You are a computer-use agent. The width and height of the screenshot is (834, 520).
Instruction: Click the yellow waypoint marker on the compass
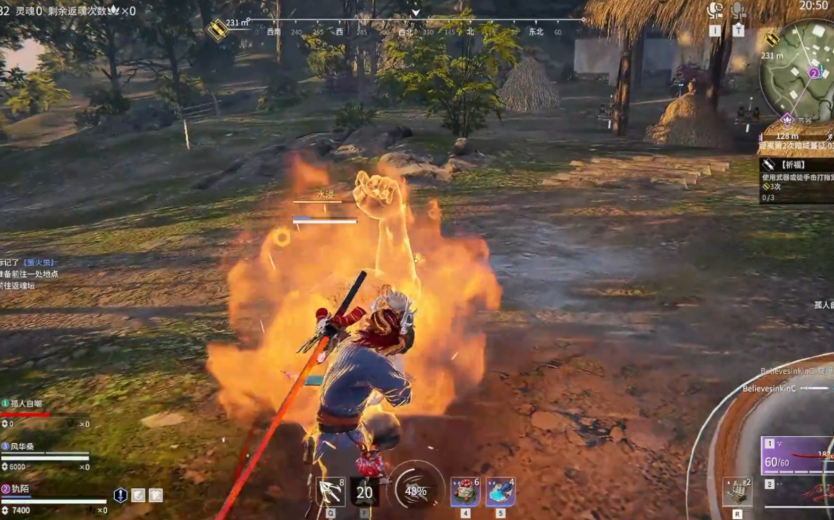pyautogui.click(x=217, y=29)
